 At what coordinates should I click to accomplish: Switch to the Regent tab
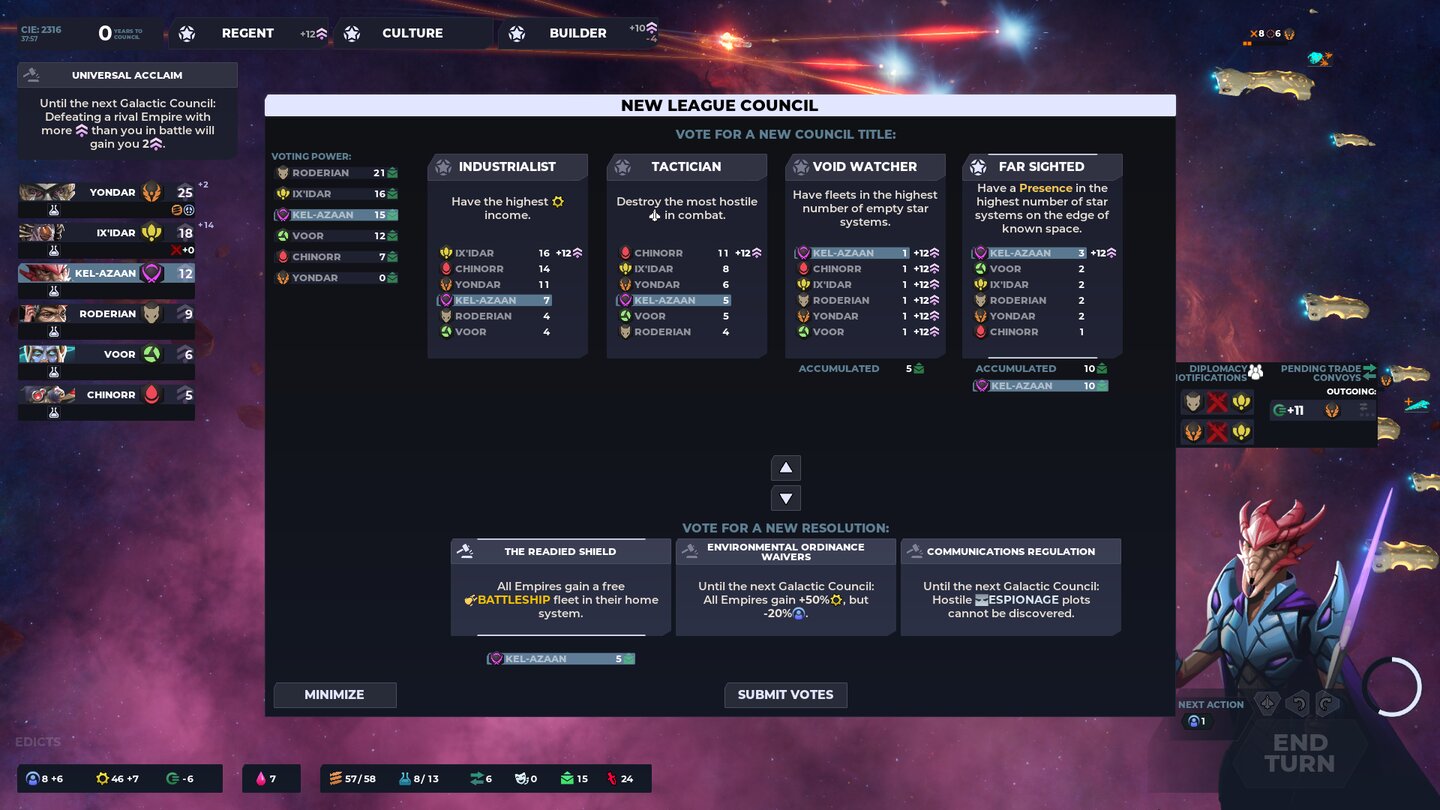pyautogui.click(x=246, y=32)
